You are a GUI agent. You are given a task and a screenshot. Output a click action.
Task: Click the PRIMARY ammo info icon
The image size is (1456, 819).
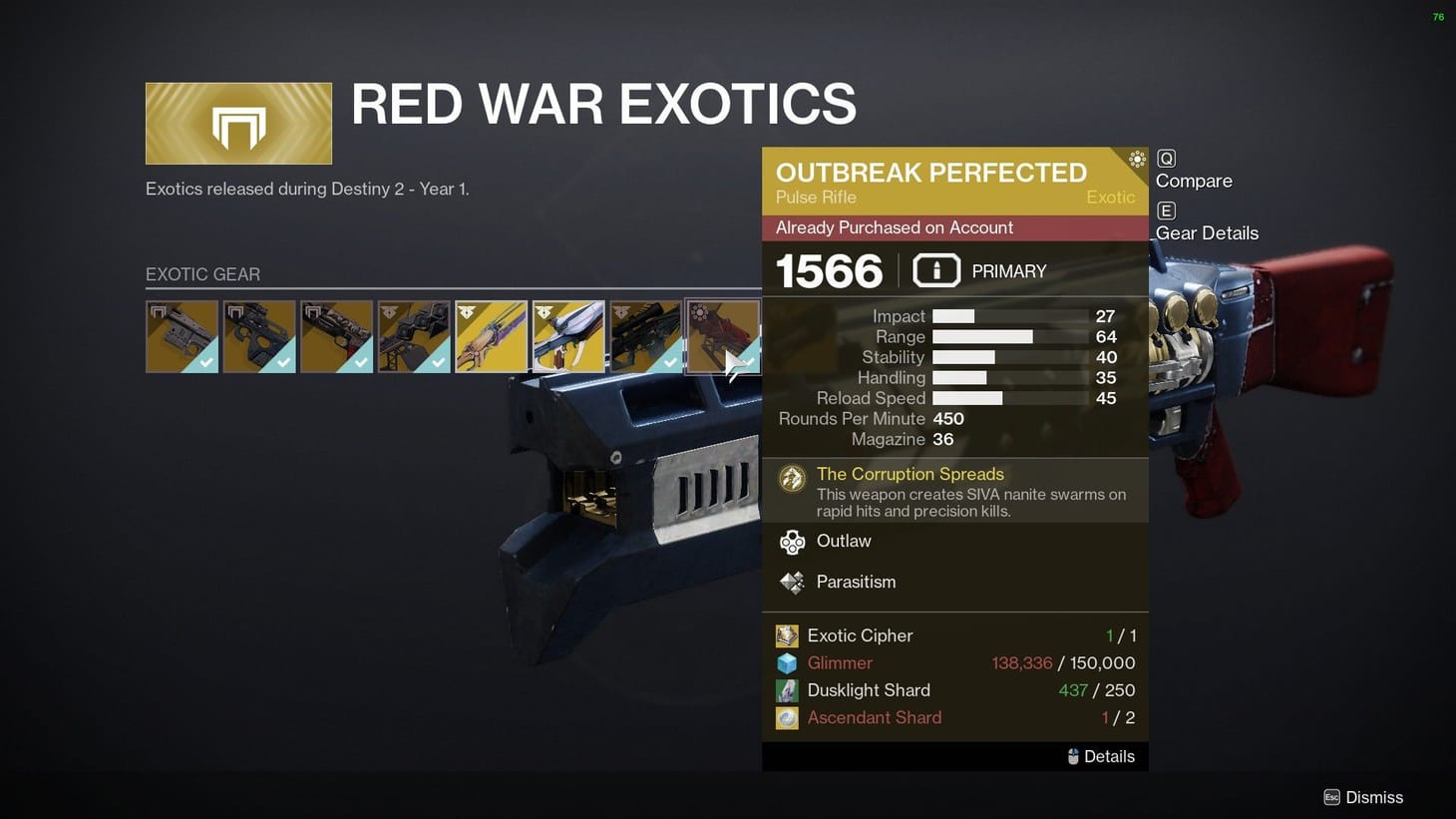(935, 269)
